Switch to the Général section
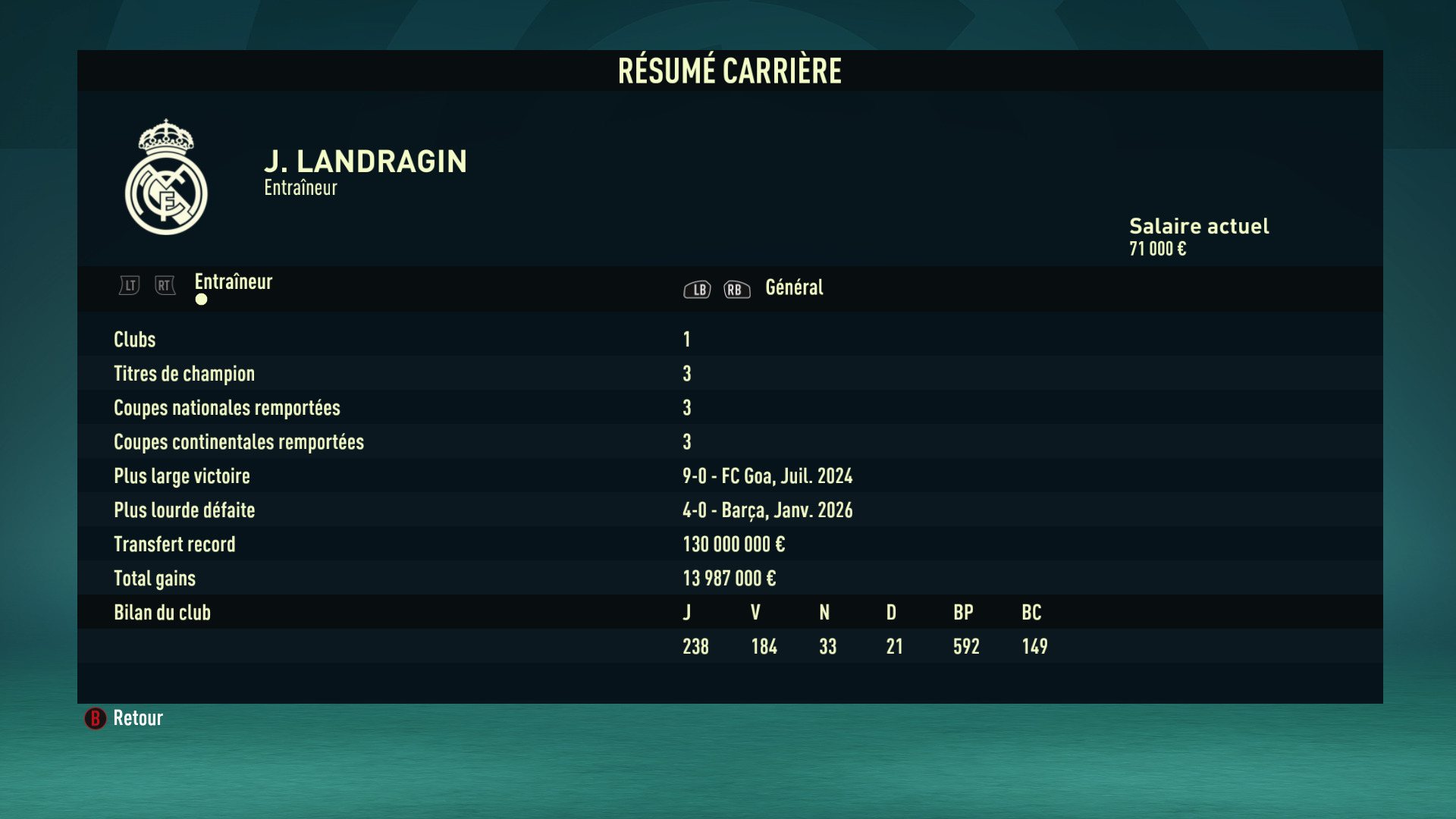Screen dimensions: 1456x819 point(793,287)
